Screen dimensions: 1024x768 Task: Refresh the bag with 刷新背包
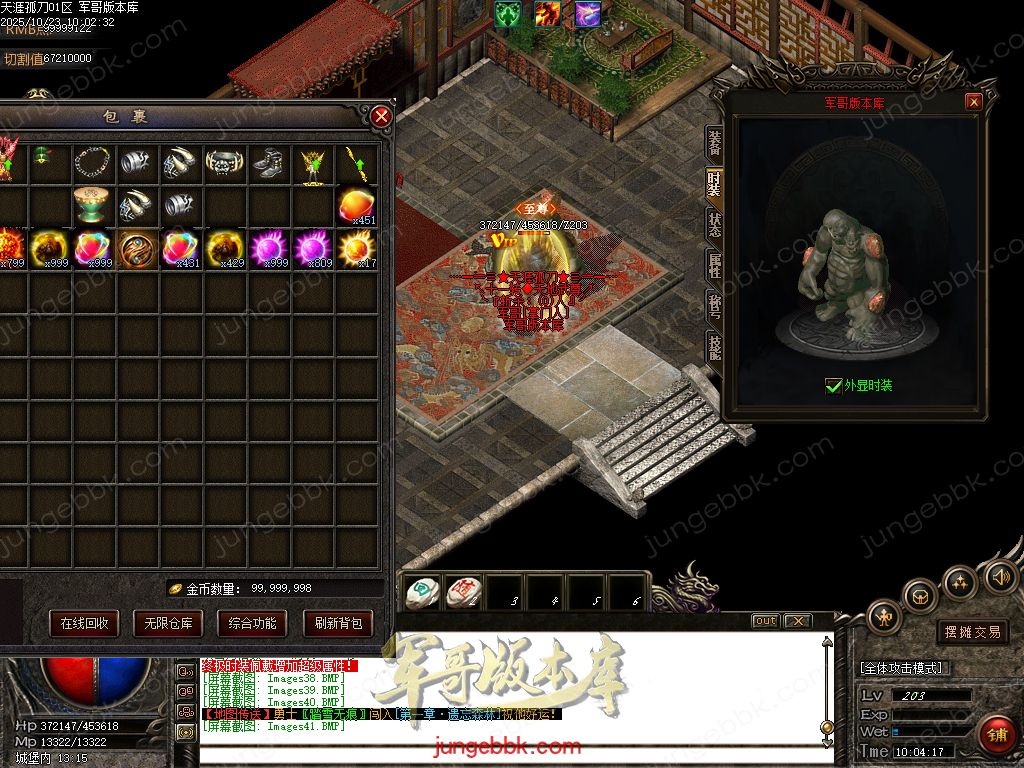click(x=337, y=623)
